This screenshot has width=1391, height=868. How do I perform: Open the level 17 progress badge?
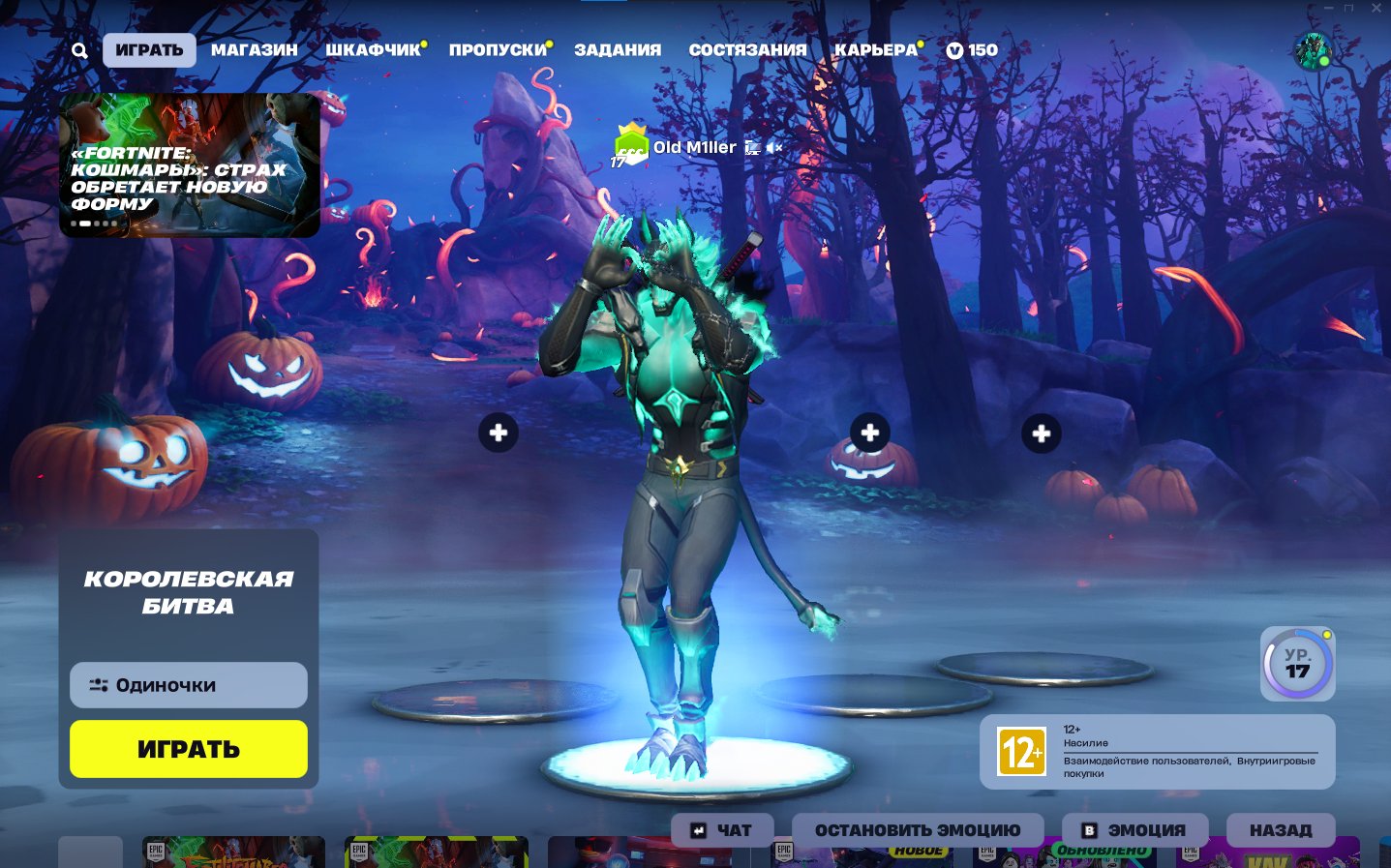coord(1297,664)
